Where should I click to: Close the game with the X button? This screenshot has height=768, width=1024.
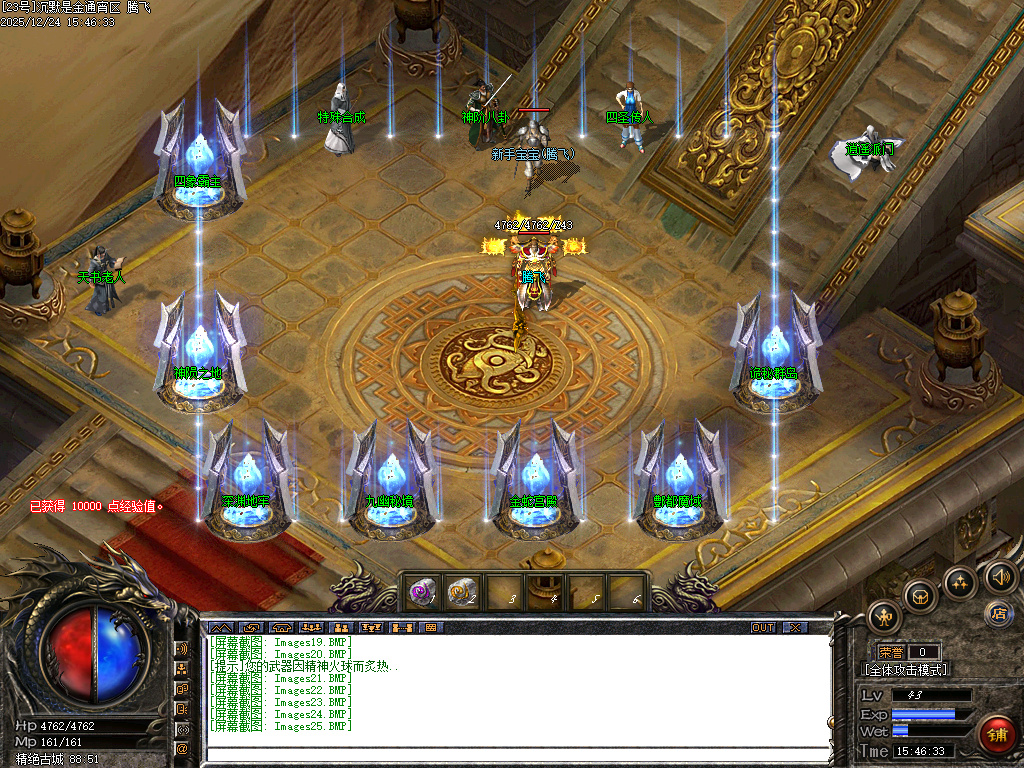coord(795,628)
